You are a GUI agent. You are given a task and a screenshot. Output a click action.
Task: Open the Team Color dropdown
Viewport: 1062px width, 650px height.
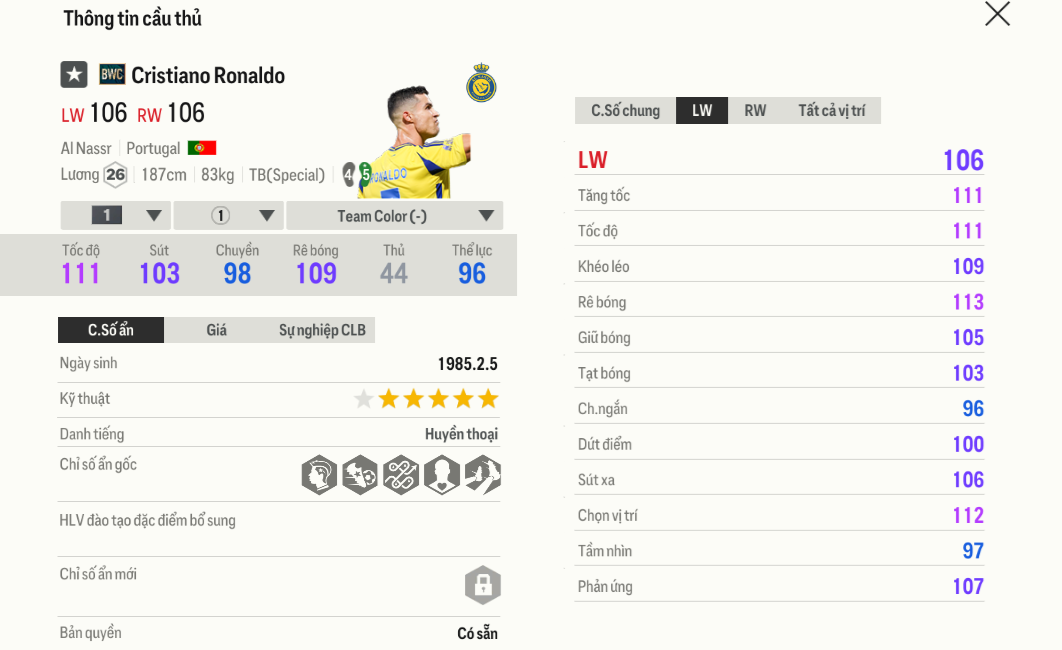coord(395,216)
